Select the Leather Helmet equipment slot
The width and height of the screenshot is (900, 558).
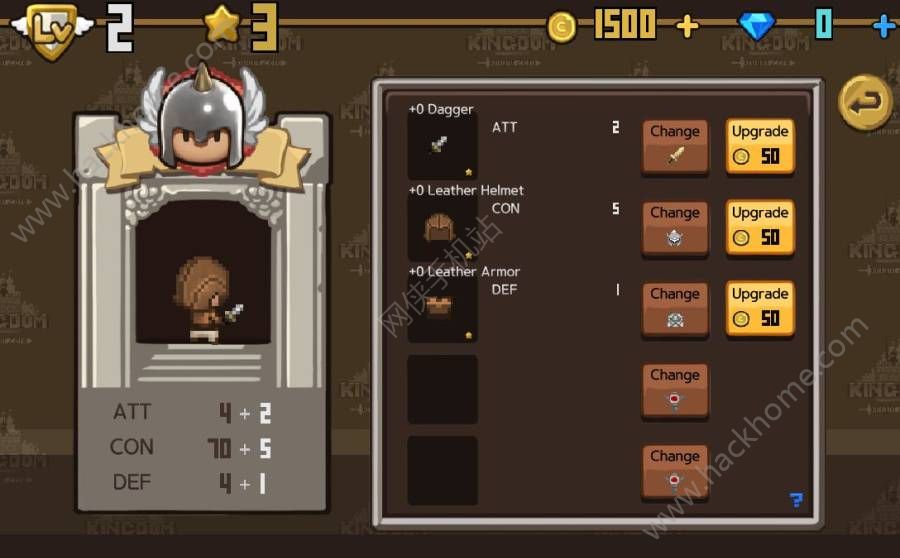point(442,227)
